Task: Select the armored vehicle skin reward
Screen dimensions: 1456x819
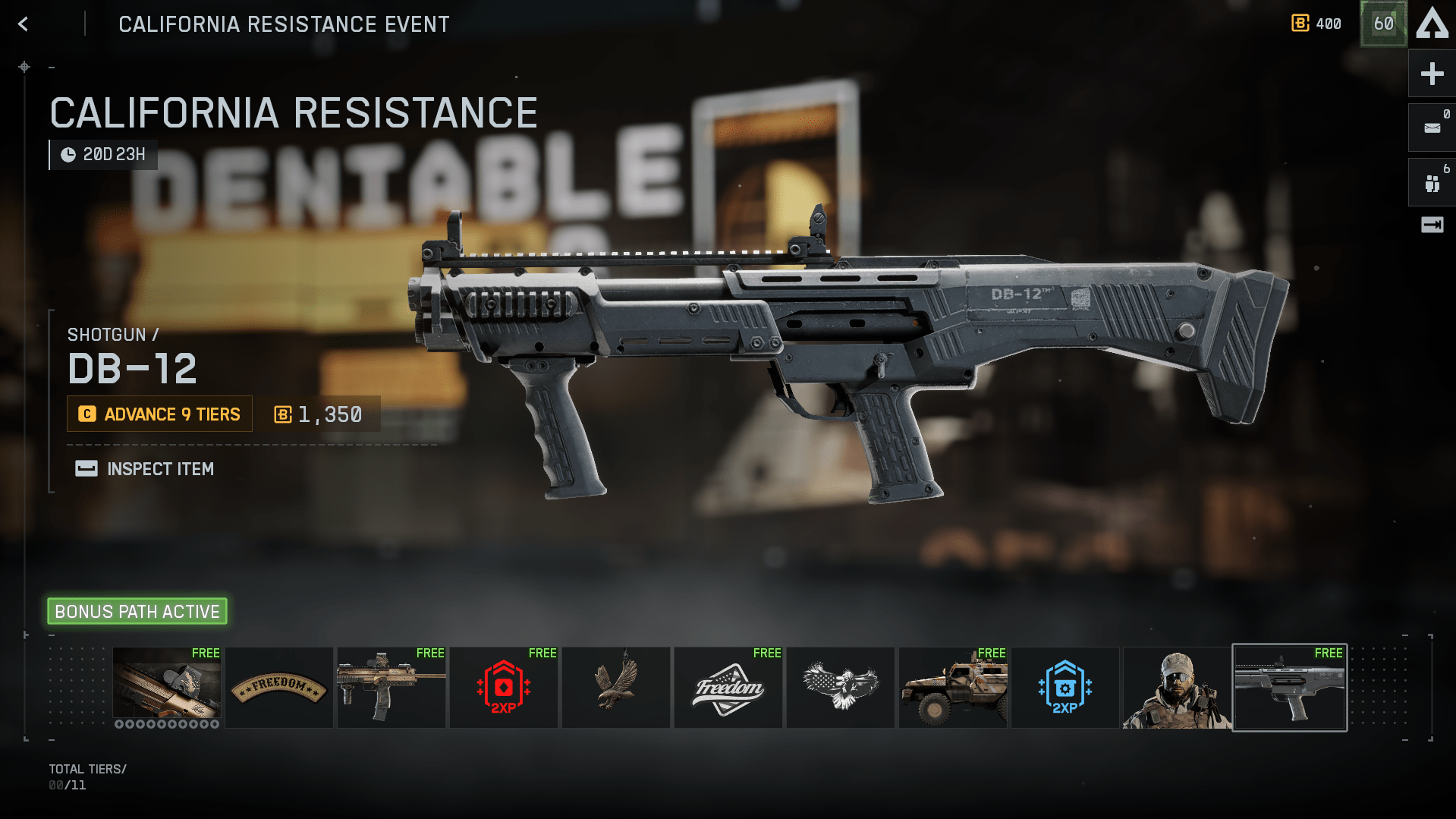Action: tap(952, 688)
